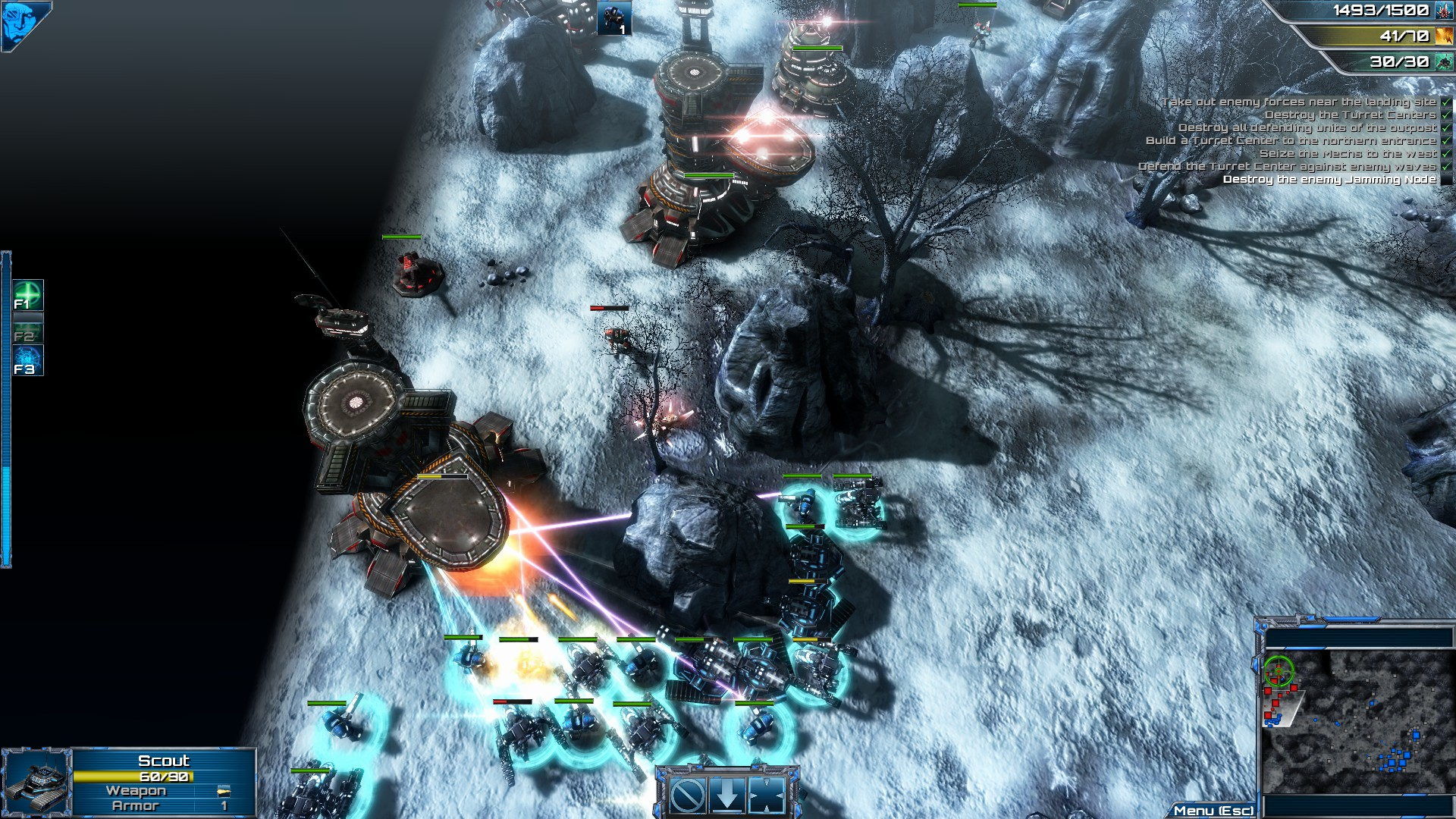This screenshot has height=819, width=1456.
Task: Activate the F3 blue sphere ability
Action: (x=28, y=360)
